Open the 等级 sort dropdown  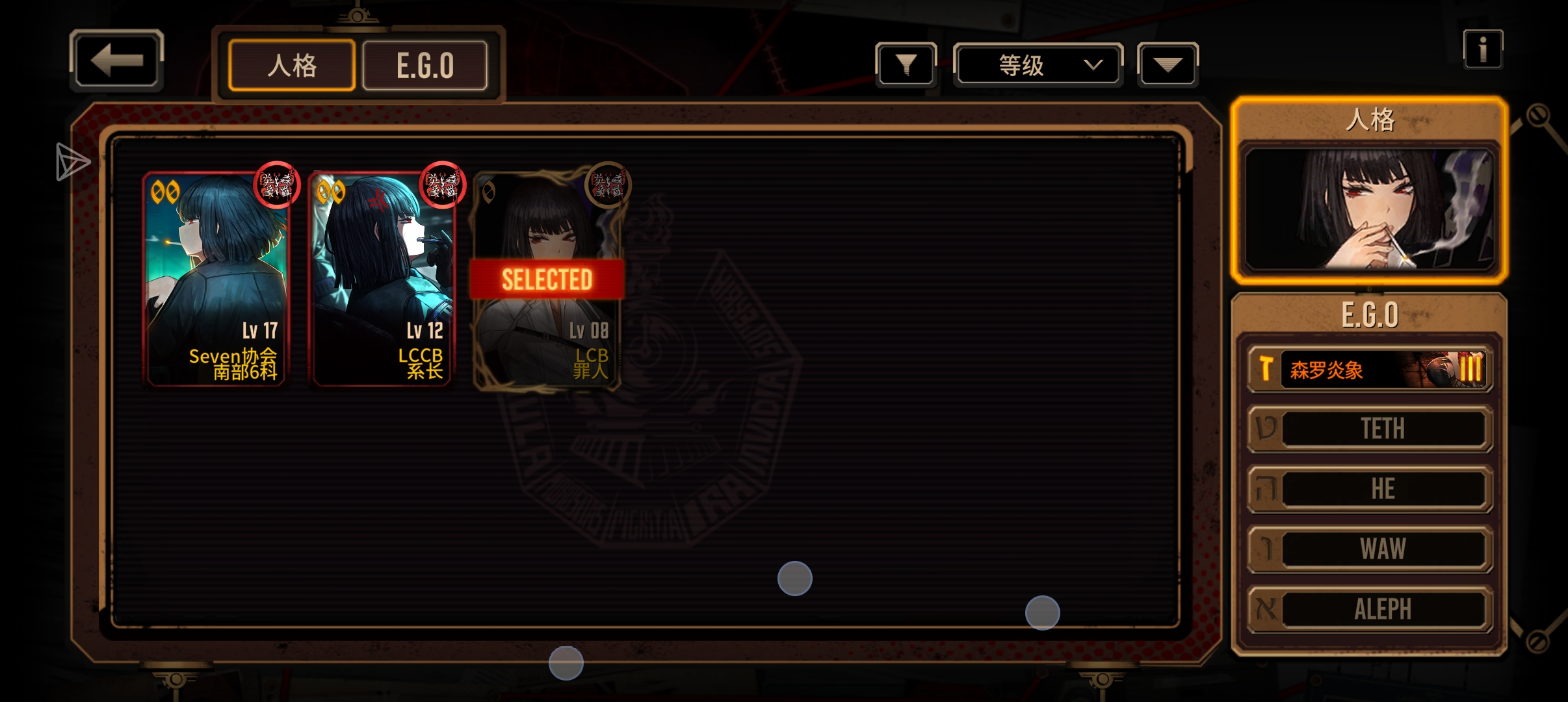point(1038,64)
